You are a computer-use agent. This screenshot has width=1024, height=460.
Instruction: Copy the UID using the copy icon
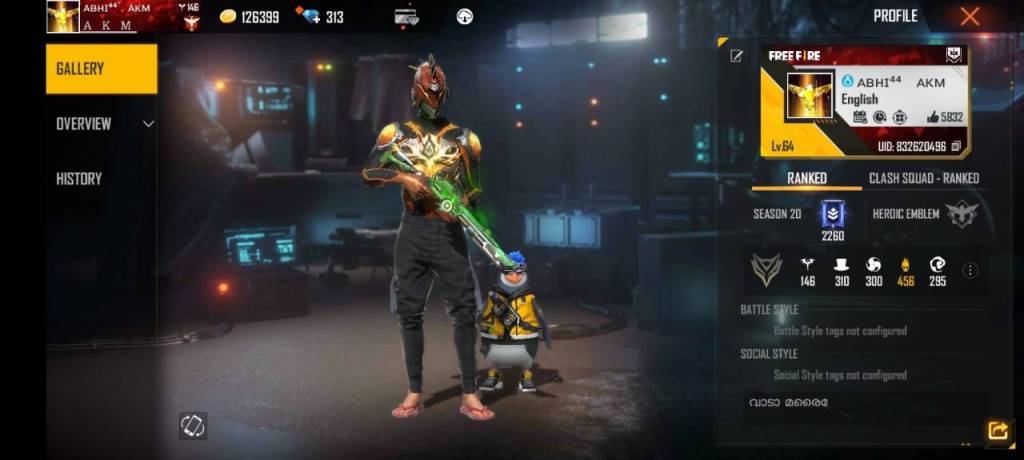point(956,146)
